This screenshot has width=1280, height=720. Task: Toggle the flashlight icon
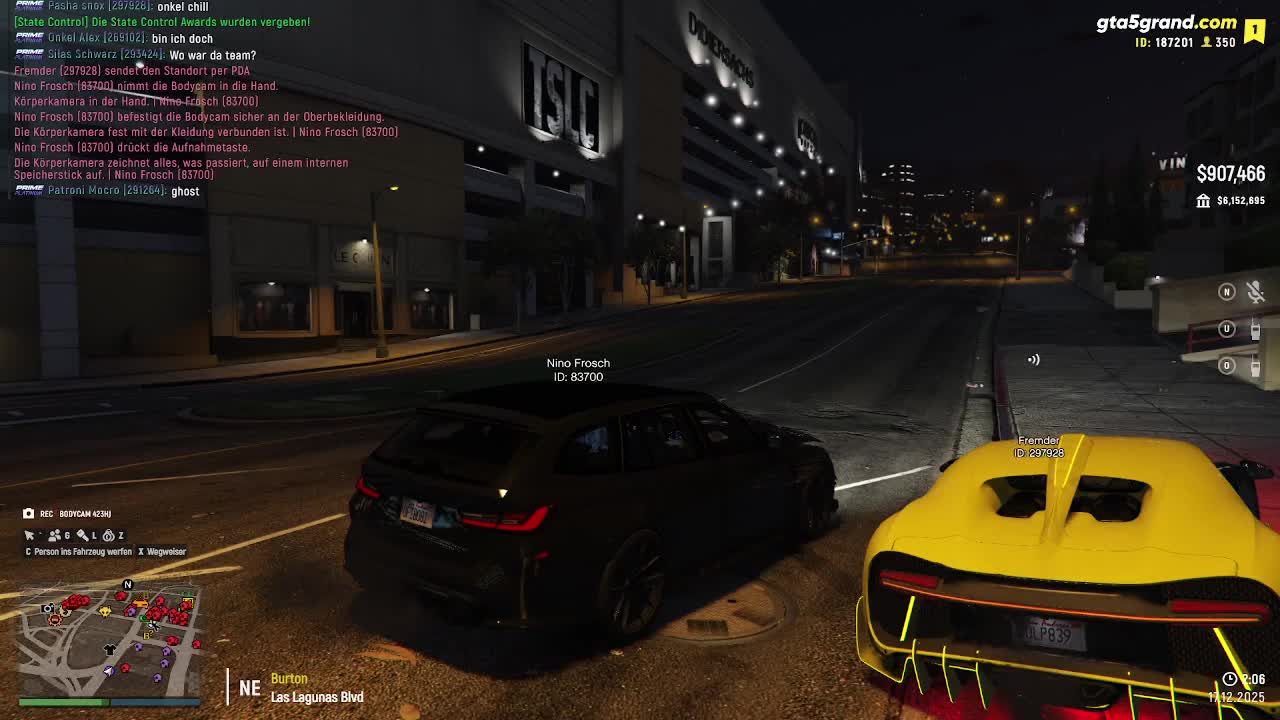click(x=83, y=536)
